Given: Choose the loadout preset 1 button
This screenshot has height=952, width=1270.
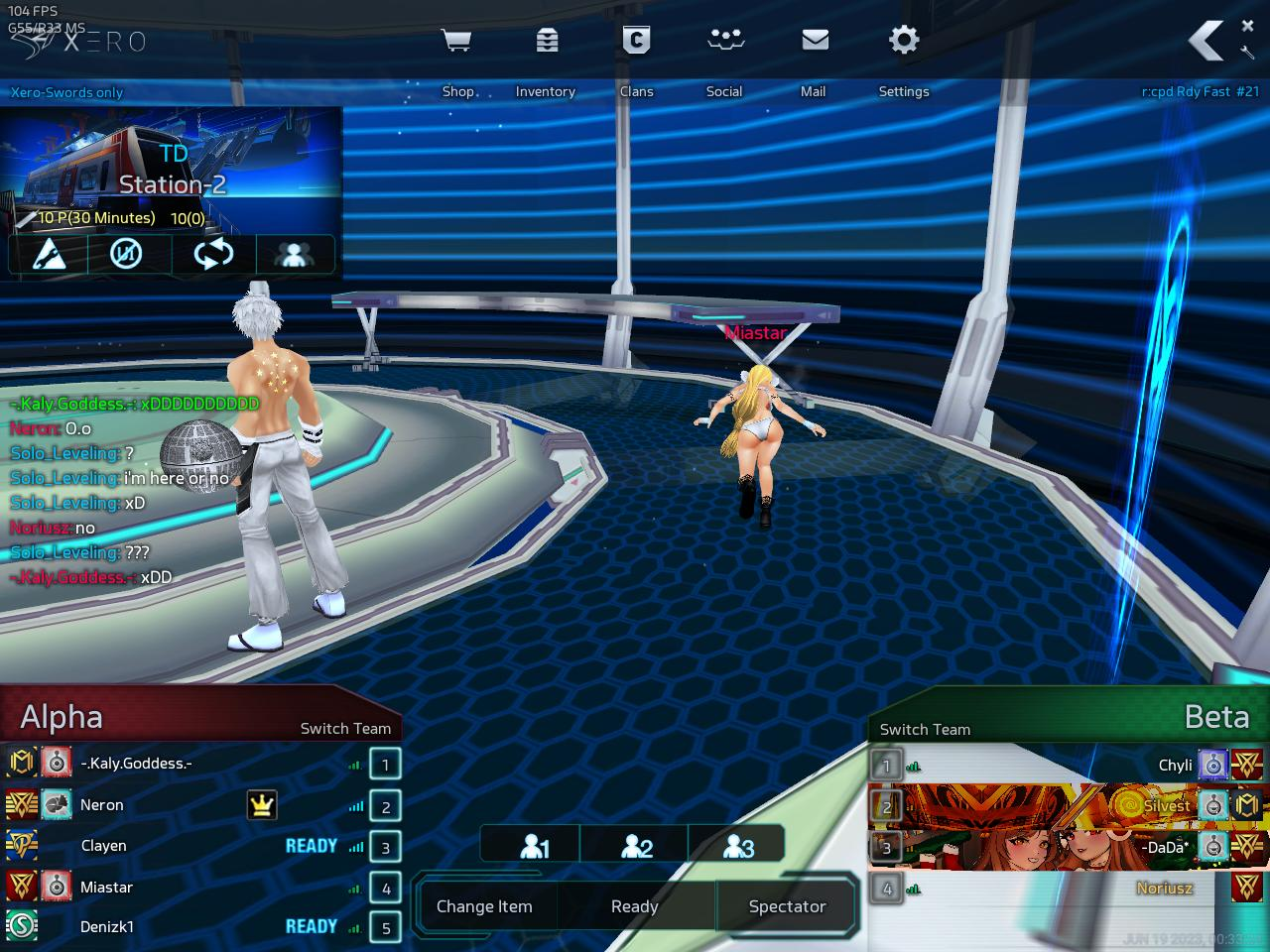Looking at the screenshot, I should pyautogui.click(x=535, y=846).
